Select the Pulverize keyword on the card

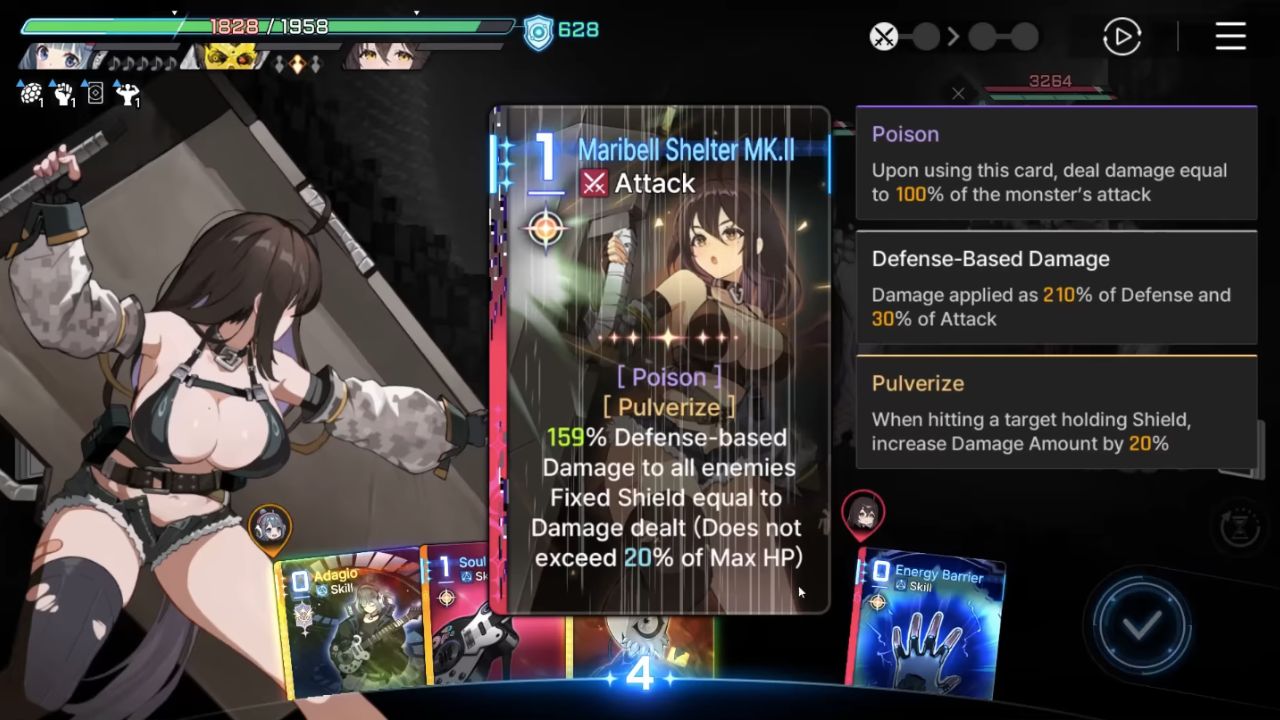click(x=670, y=407)
